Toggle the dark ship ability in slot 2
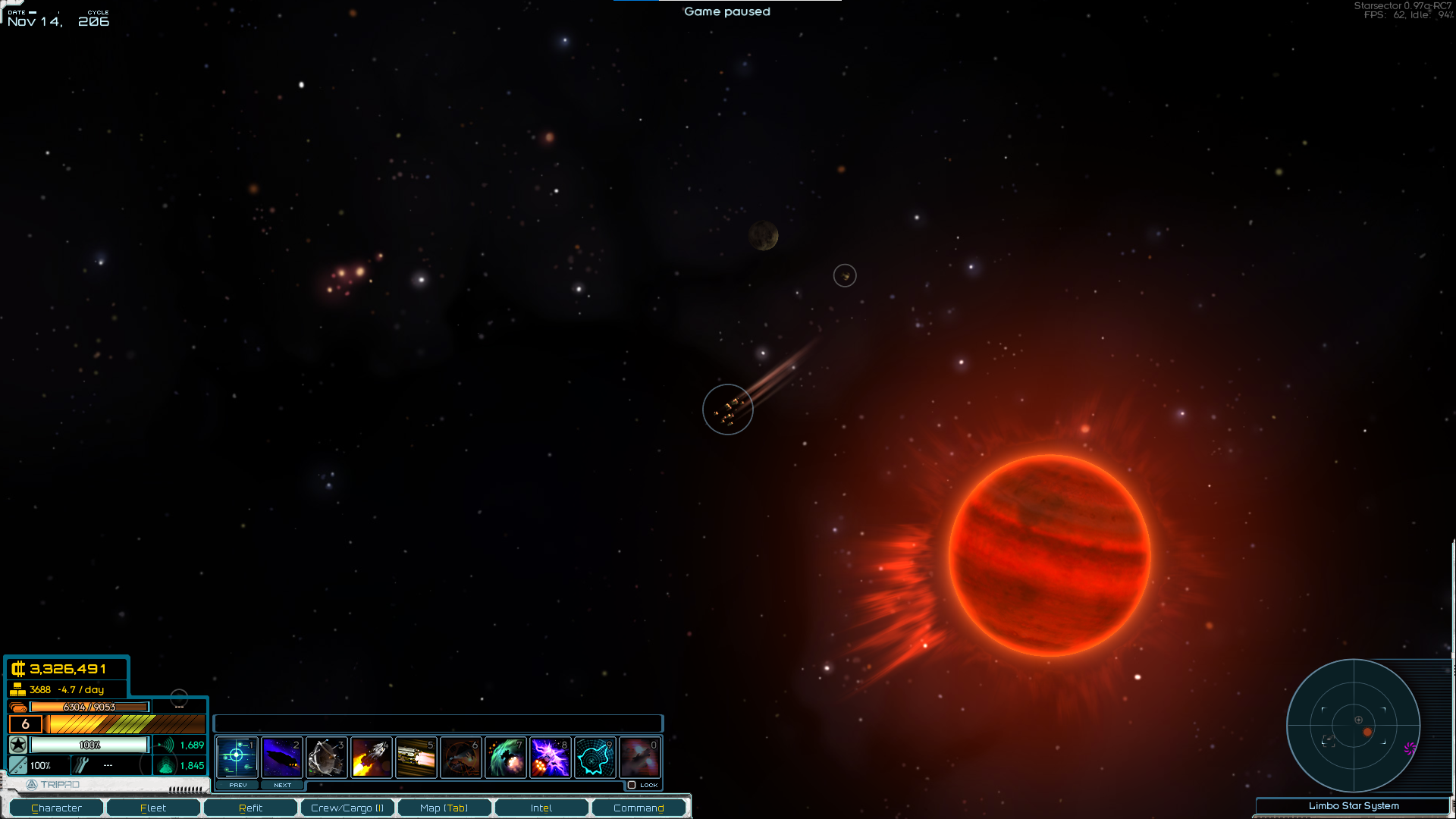The height and width of the screenshot is (819, 1456). coord(281,757)
